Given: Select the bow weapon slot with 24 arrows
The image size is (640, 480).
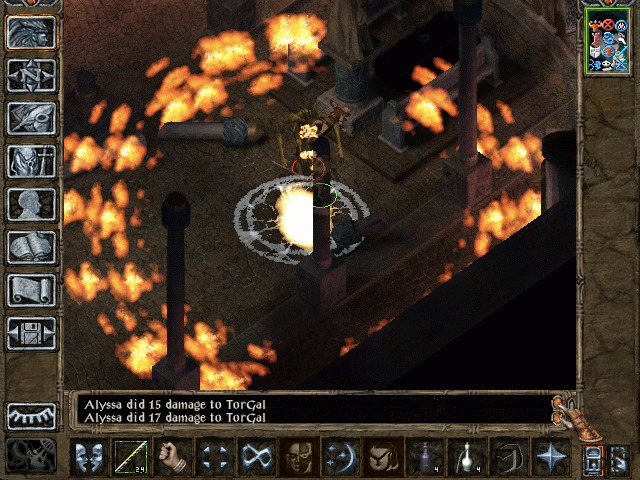Looking at the screenshot, I should pos(131,456).
